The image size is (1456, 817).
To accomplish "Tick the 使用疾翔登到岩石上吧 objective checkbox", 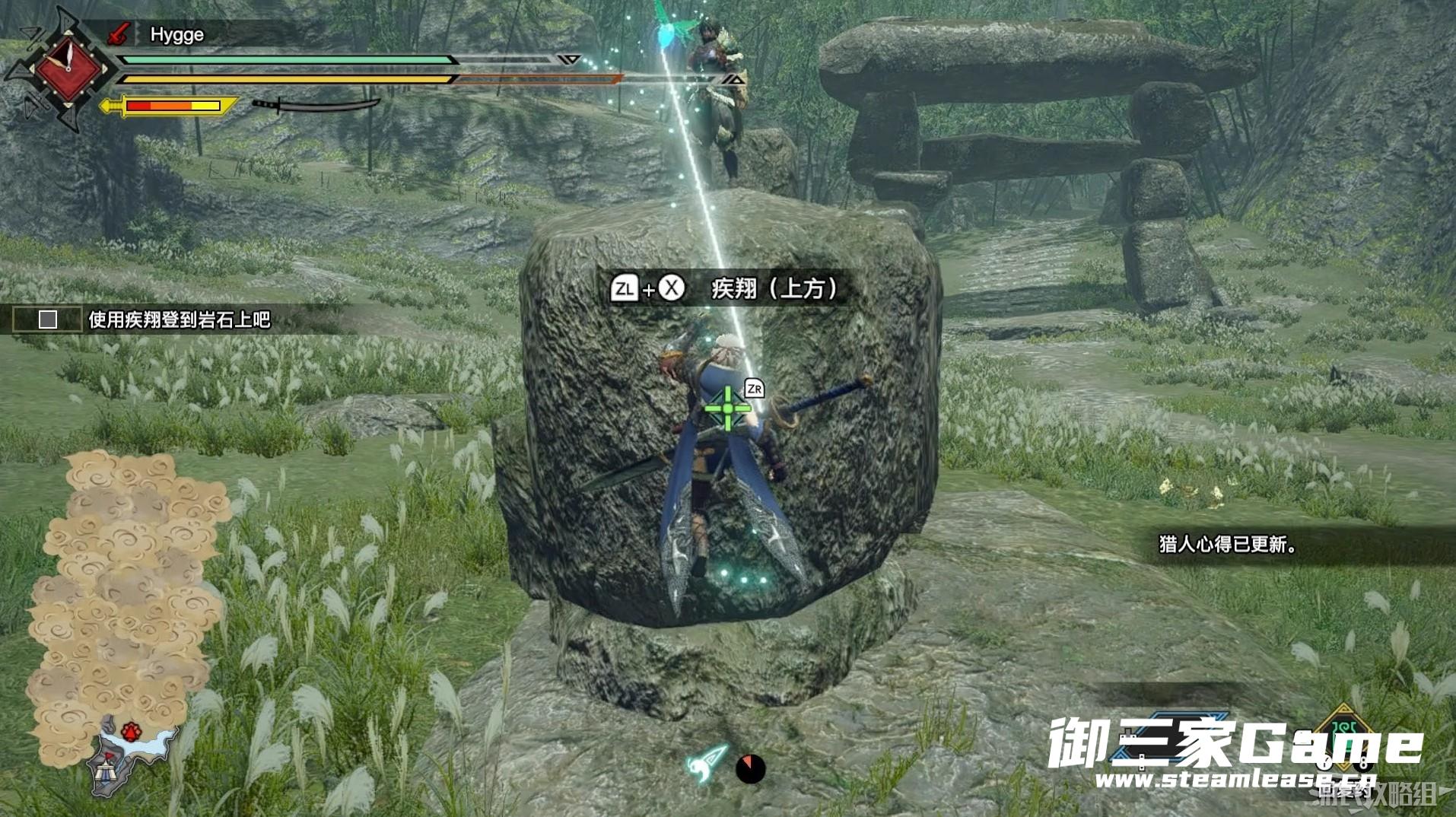I will tap(48, 319).
